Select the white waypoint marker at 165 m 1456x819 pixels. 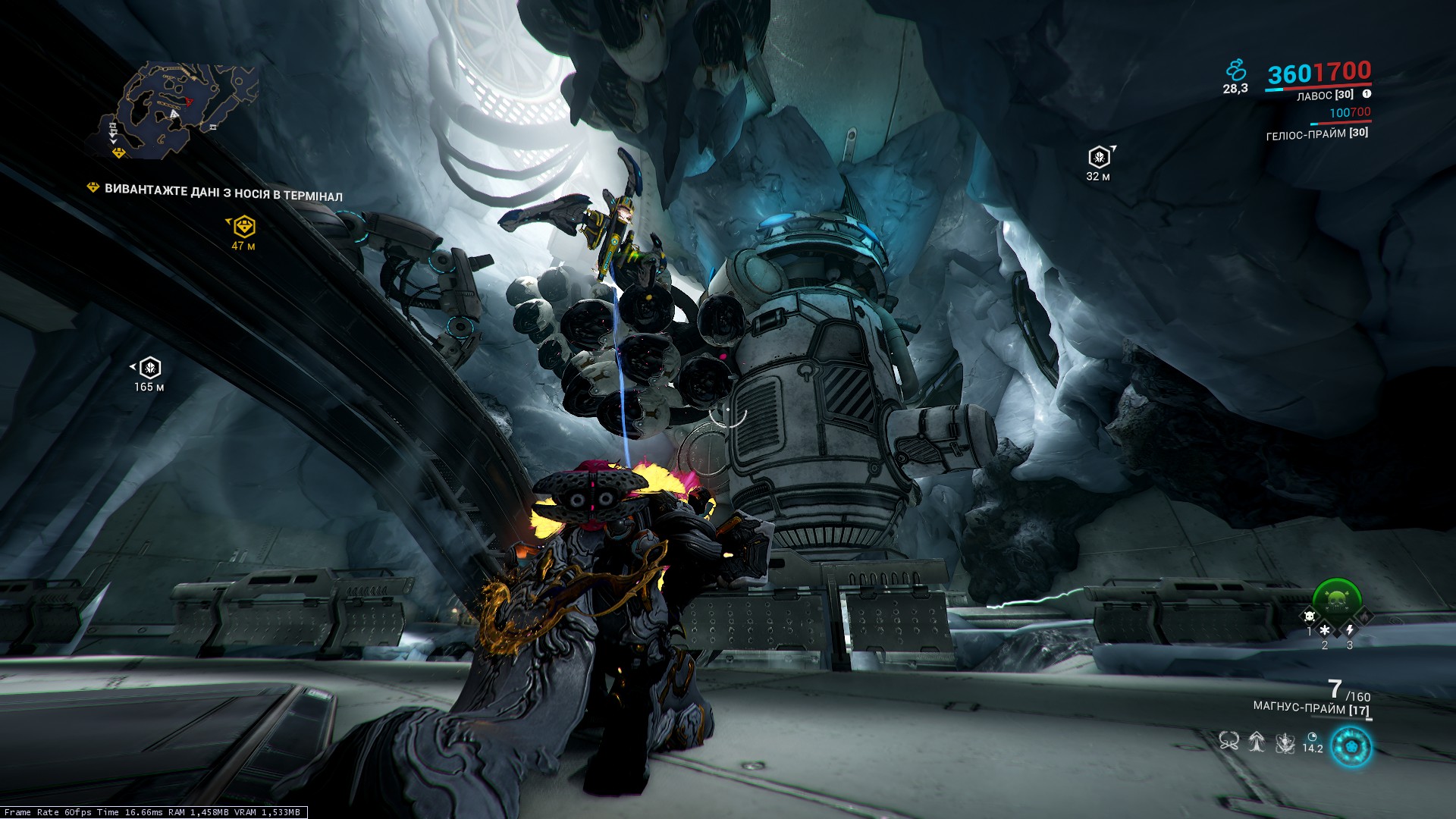tap(151, 368)
